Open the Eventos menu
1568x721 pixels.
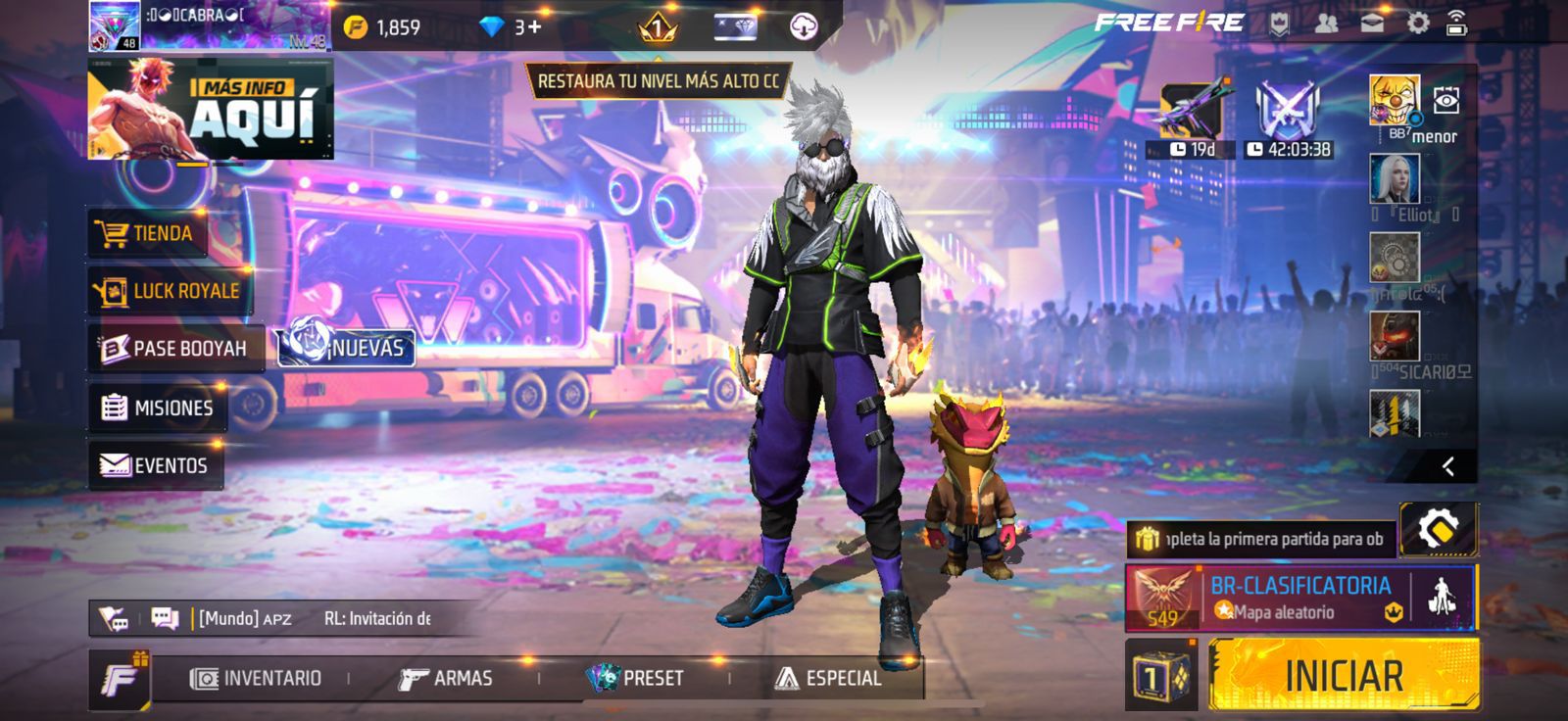pos(155,465)
